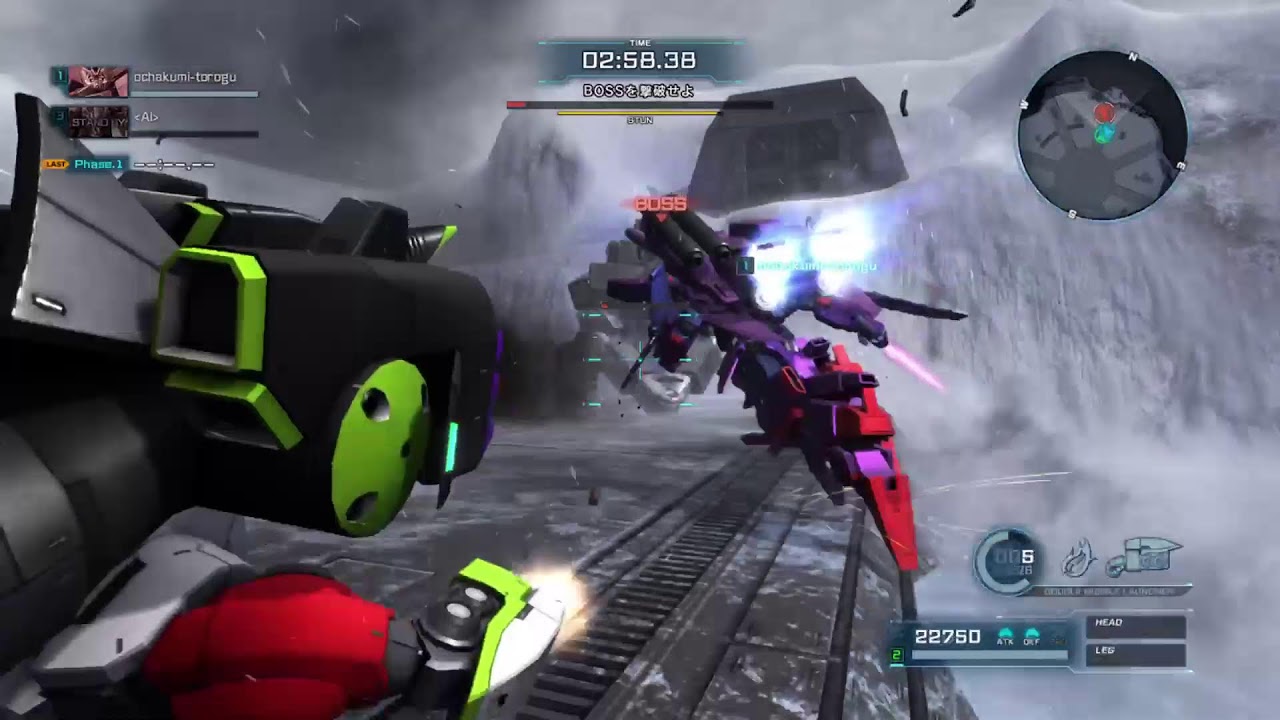Select the AI teammate standby portrait

pyautogui.click(x=98, y=121)
